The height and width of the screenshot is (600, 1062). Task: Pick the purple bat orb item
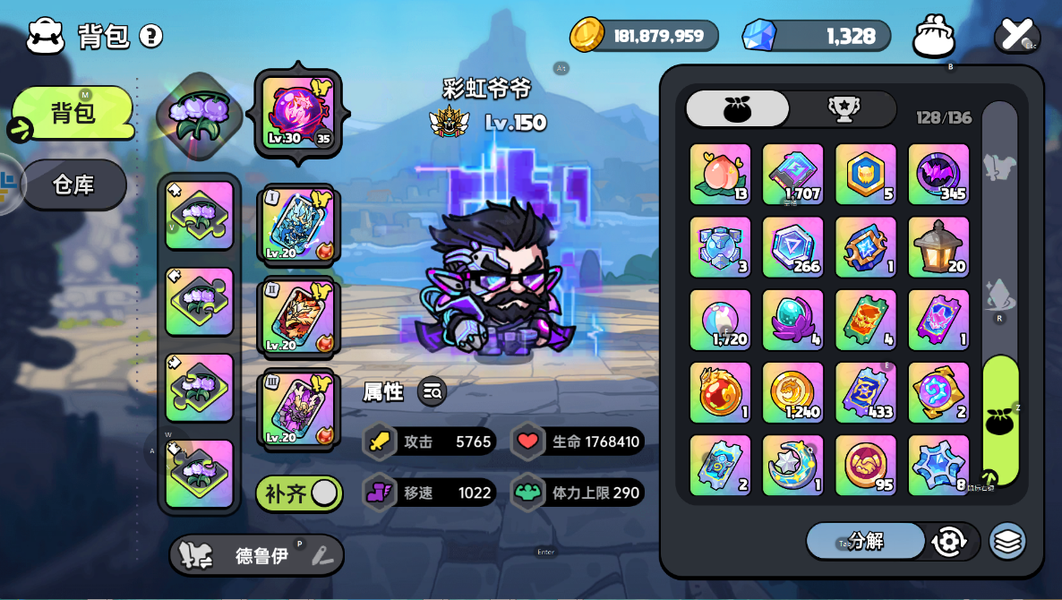click(938, 175)
